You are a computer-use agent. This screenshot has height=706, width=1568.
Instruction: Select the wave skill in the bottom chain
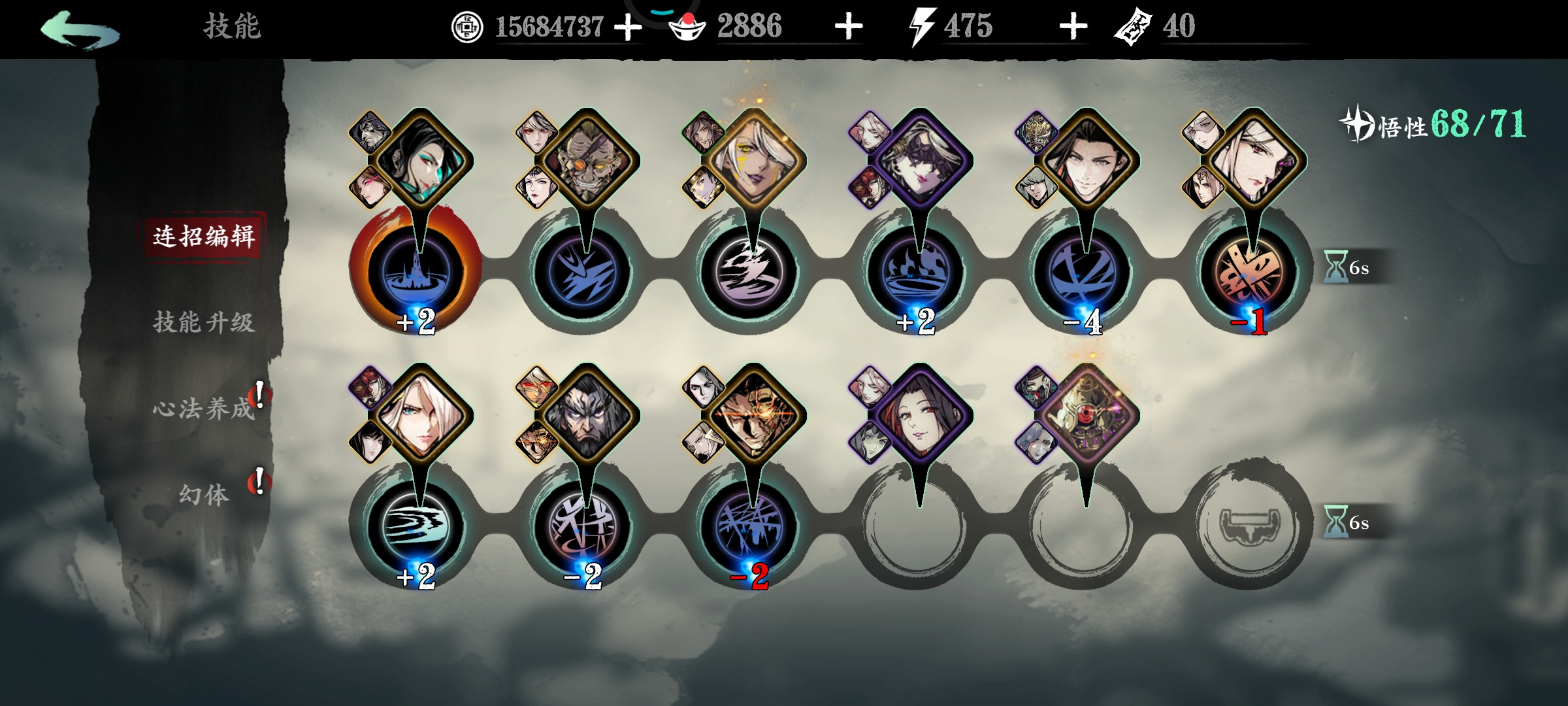pyautogui.click(x=416, y=525)
